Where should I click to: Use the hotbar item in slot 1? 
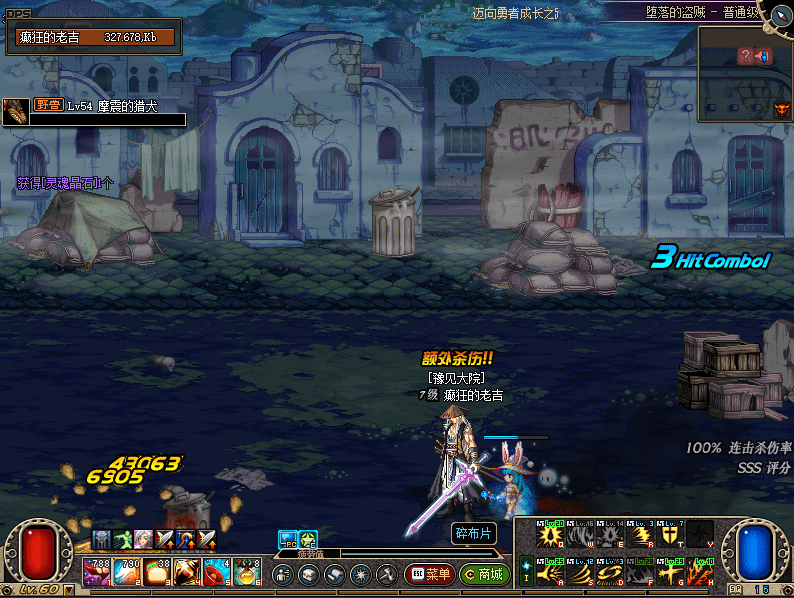[x=97, y=572]
